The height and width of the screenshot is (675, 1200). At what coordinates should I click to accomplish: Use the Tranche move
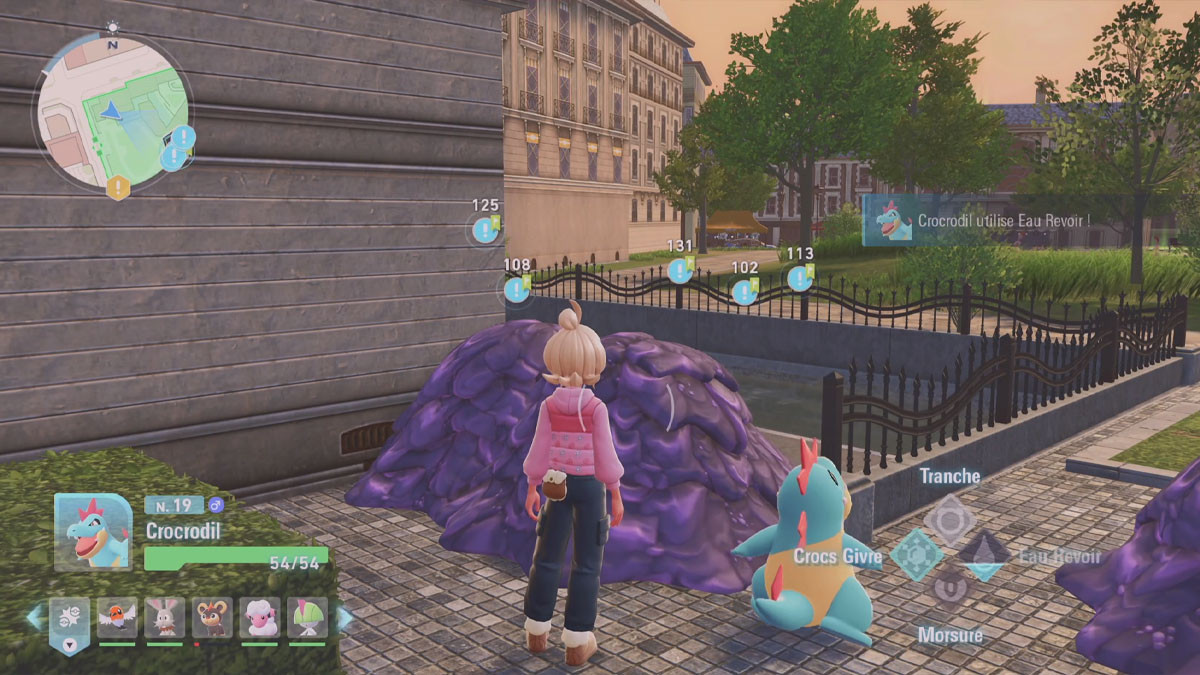(949, 518)
